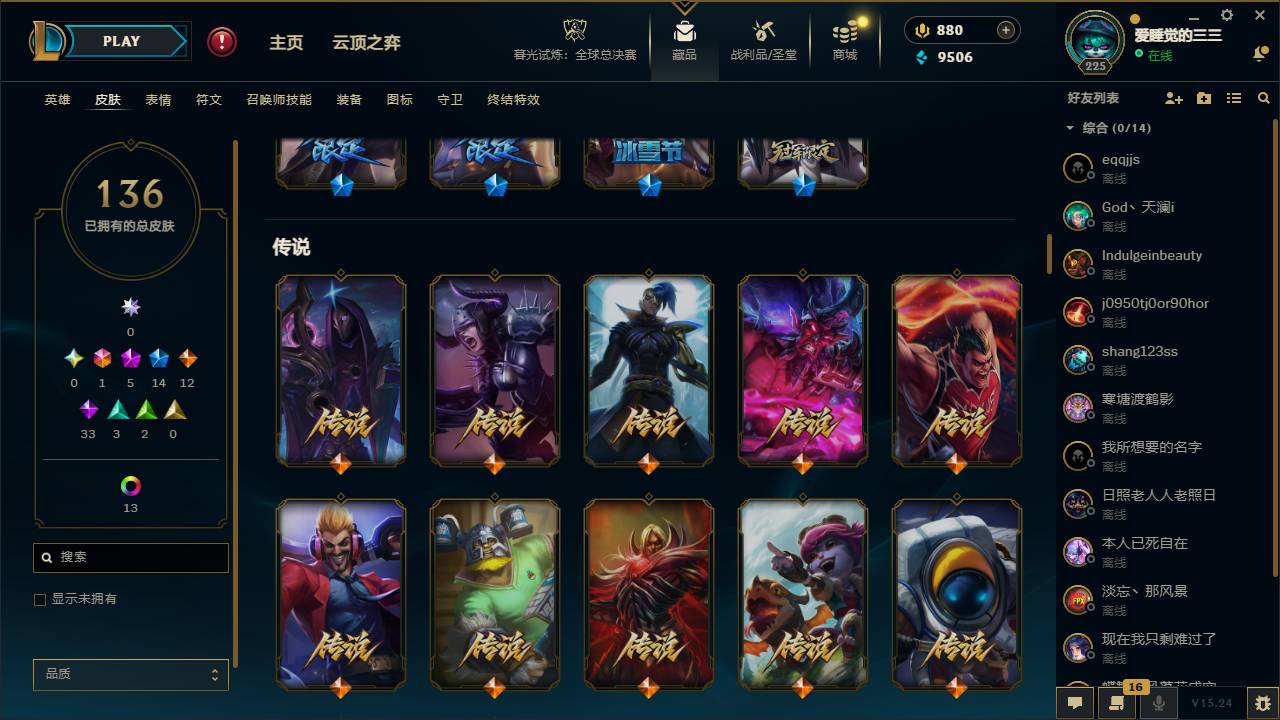Viewport: 1280px width, 720px height.
Task: Toggle friend list view mode icon
Action: (1233, 98)
